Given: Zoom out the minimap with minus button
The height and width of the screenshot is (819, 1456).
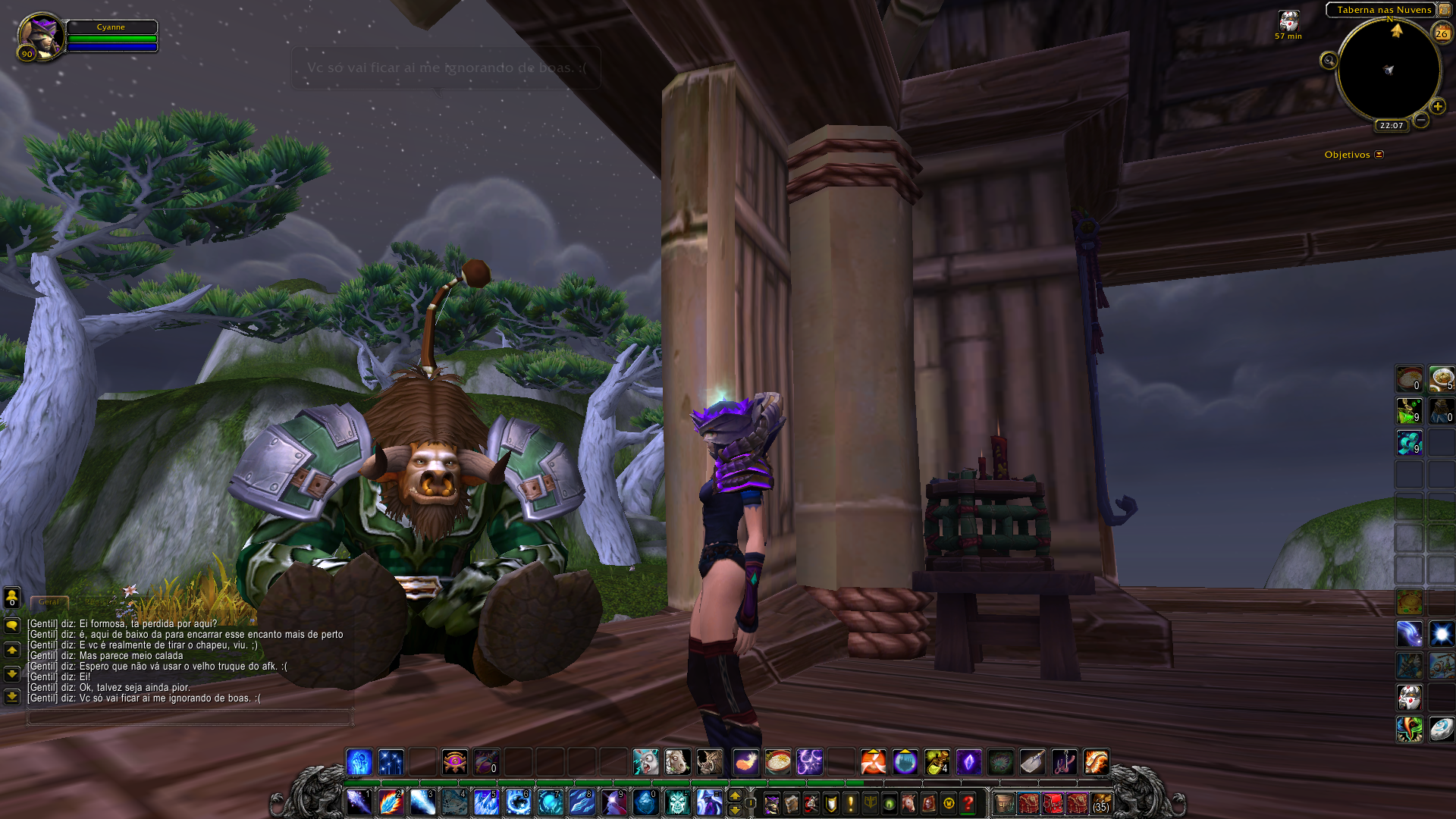Looking at the screenshot, I should [x=1421, y=120].
